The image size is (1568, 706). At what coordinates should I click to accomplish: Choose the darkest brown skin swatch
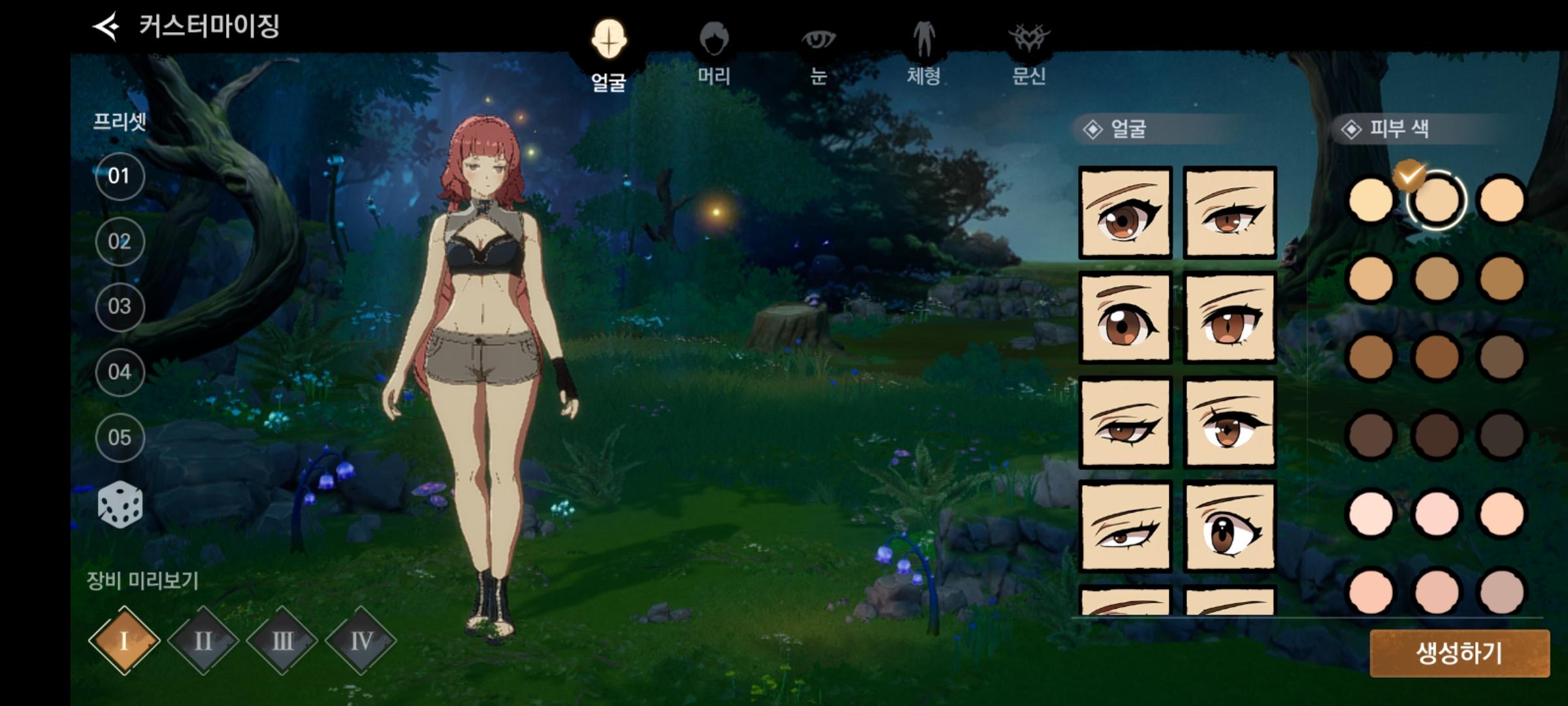click(x=1501, y=435)
